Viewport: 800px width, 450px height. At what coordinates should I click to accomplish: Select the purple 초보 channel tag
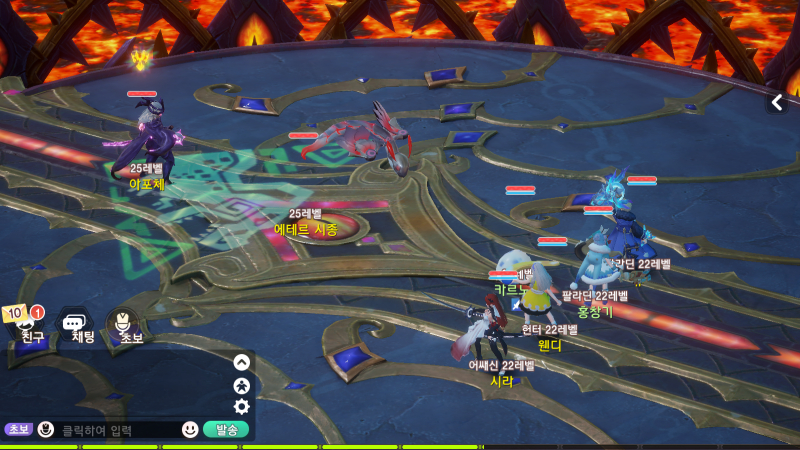(x=19, y=430)
